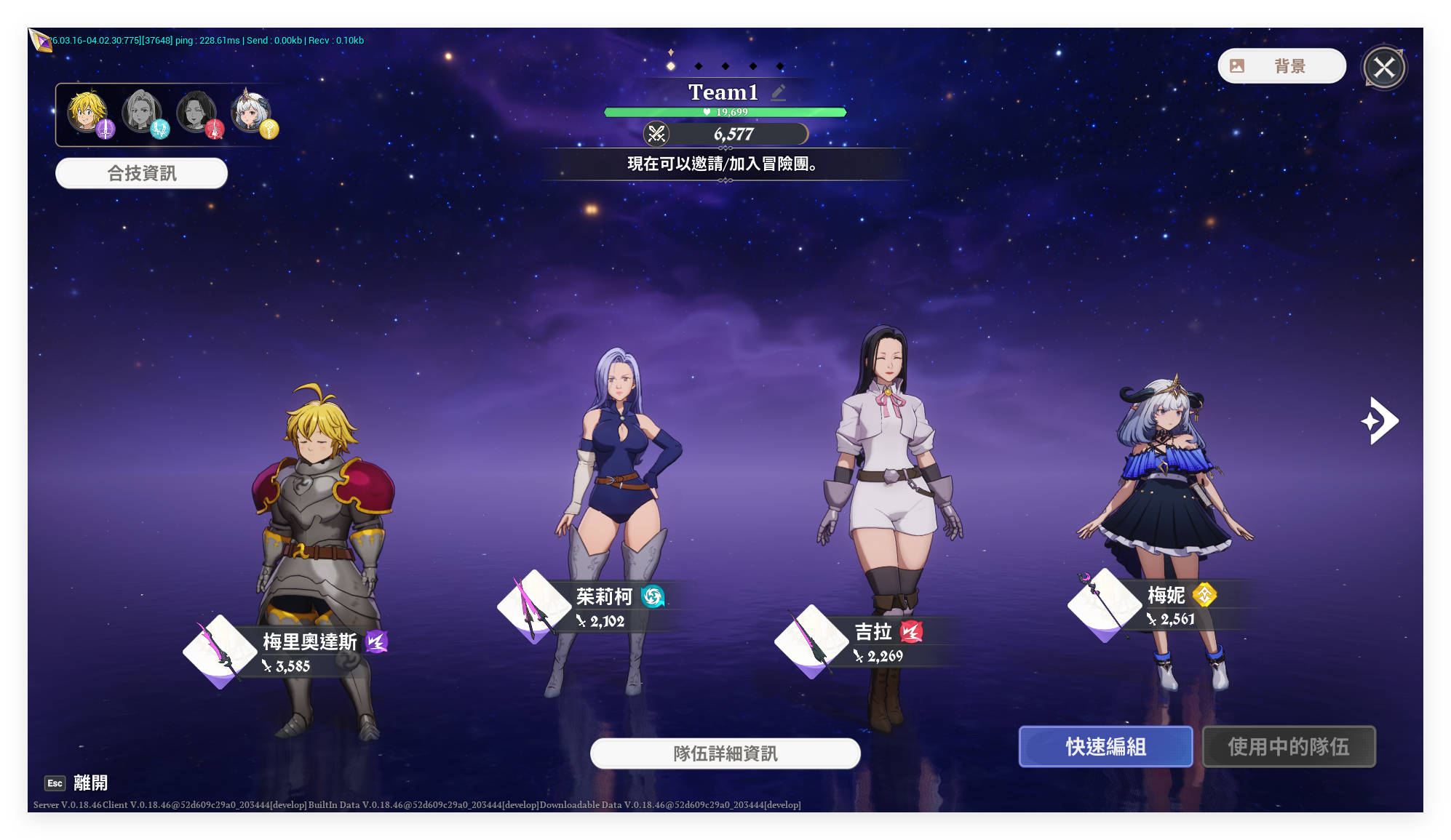The height and width of the screenshot is (840, 1451).
Task: Click the crossed swords team power icon
Action: click(656, 134)
